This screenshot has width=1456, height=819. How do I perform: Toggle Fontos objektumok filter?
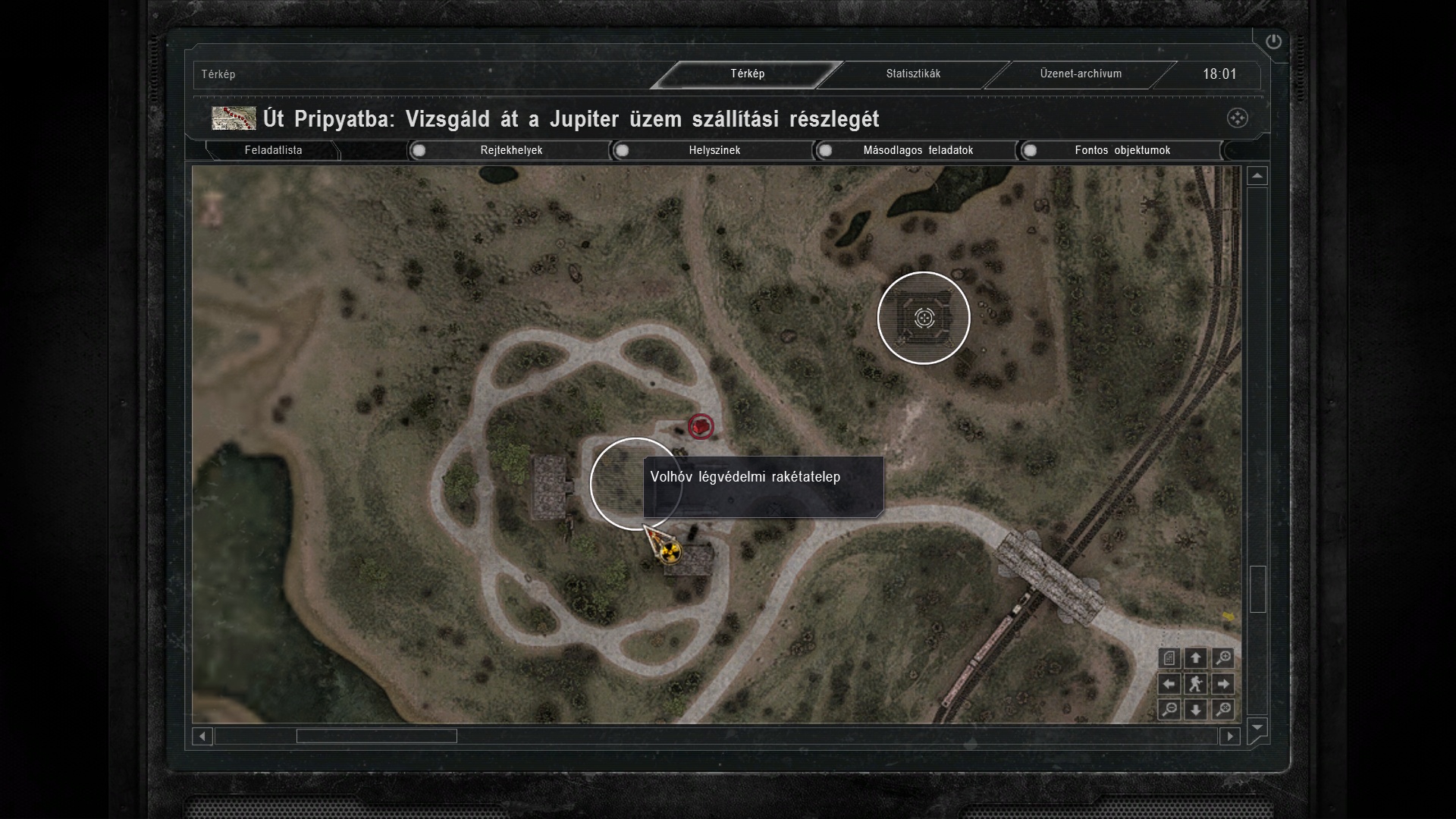tap(1030, 150)
